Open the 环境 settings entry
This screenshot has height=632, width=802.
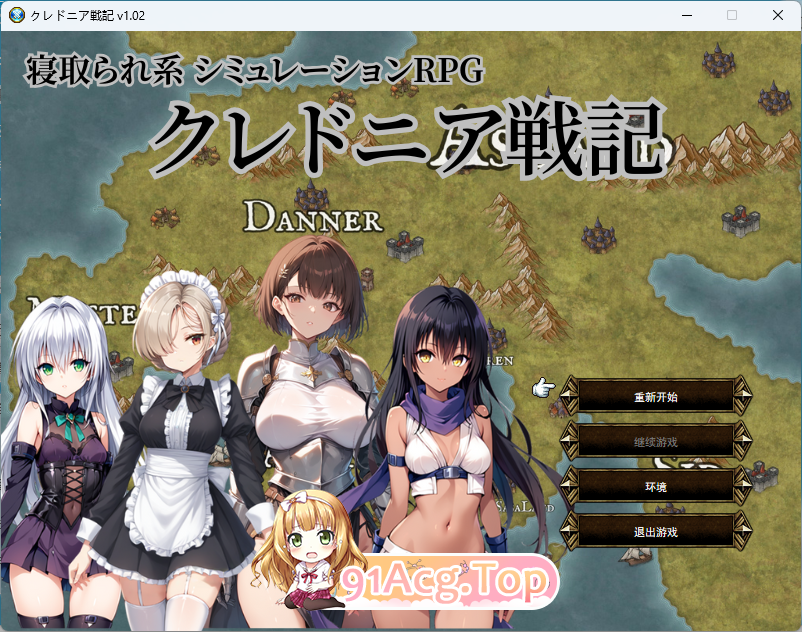coord(656,486)
